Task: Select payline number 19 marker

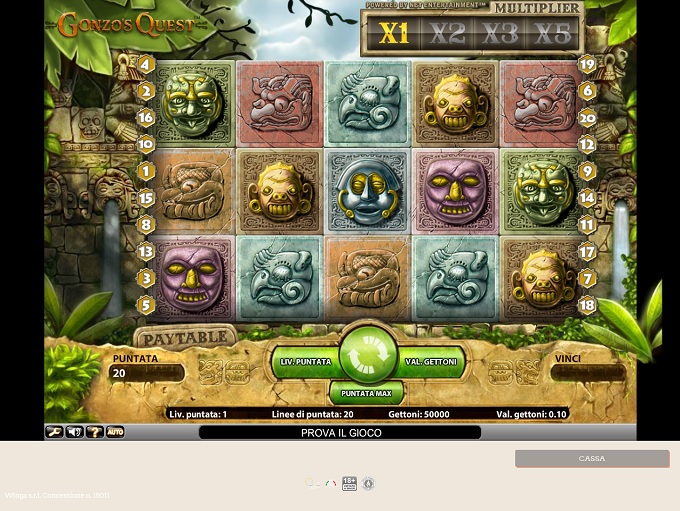Action: (587, 65)
